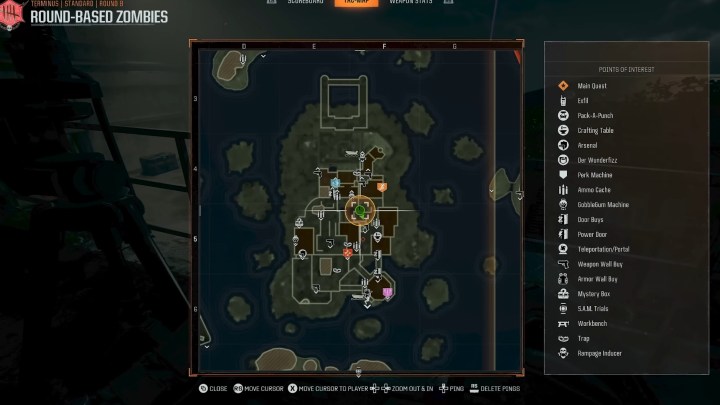Choose Perk Machine from the legend
The height and width of the screenshot is (405, 720).
[595, 175]
